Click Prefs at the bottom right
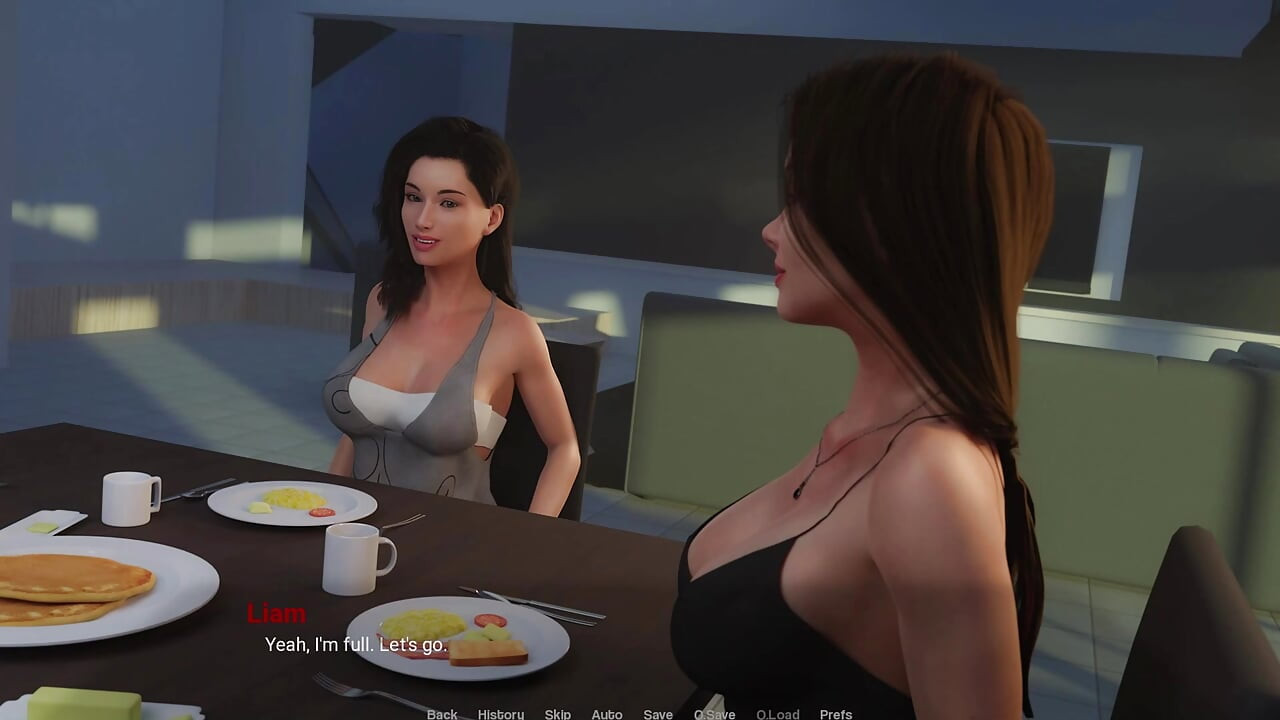1280x720 pixels. tap(835, 714)
